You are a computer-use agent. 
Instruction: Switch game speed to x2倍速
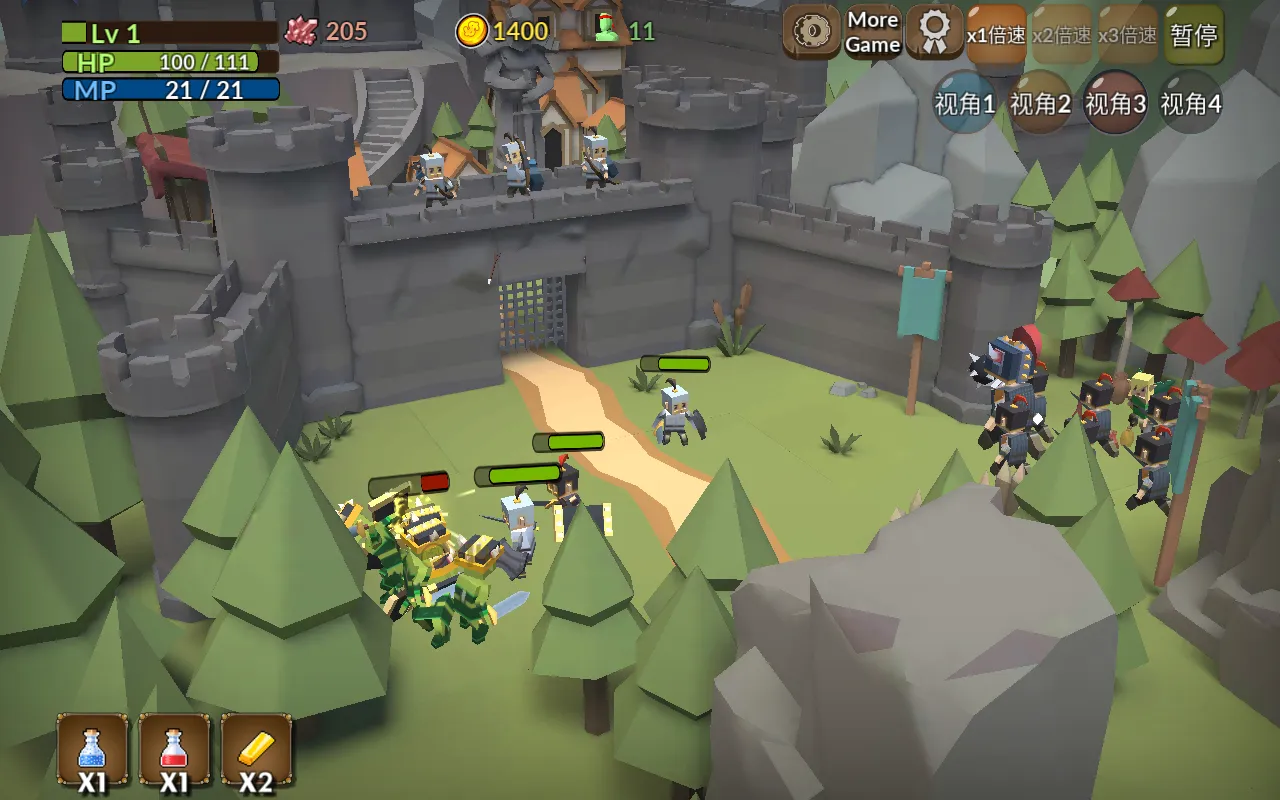click(1063, 35)
